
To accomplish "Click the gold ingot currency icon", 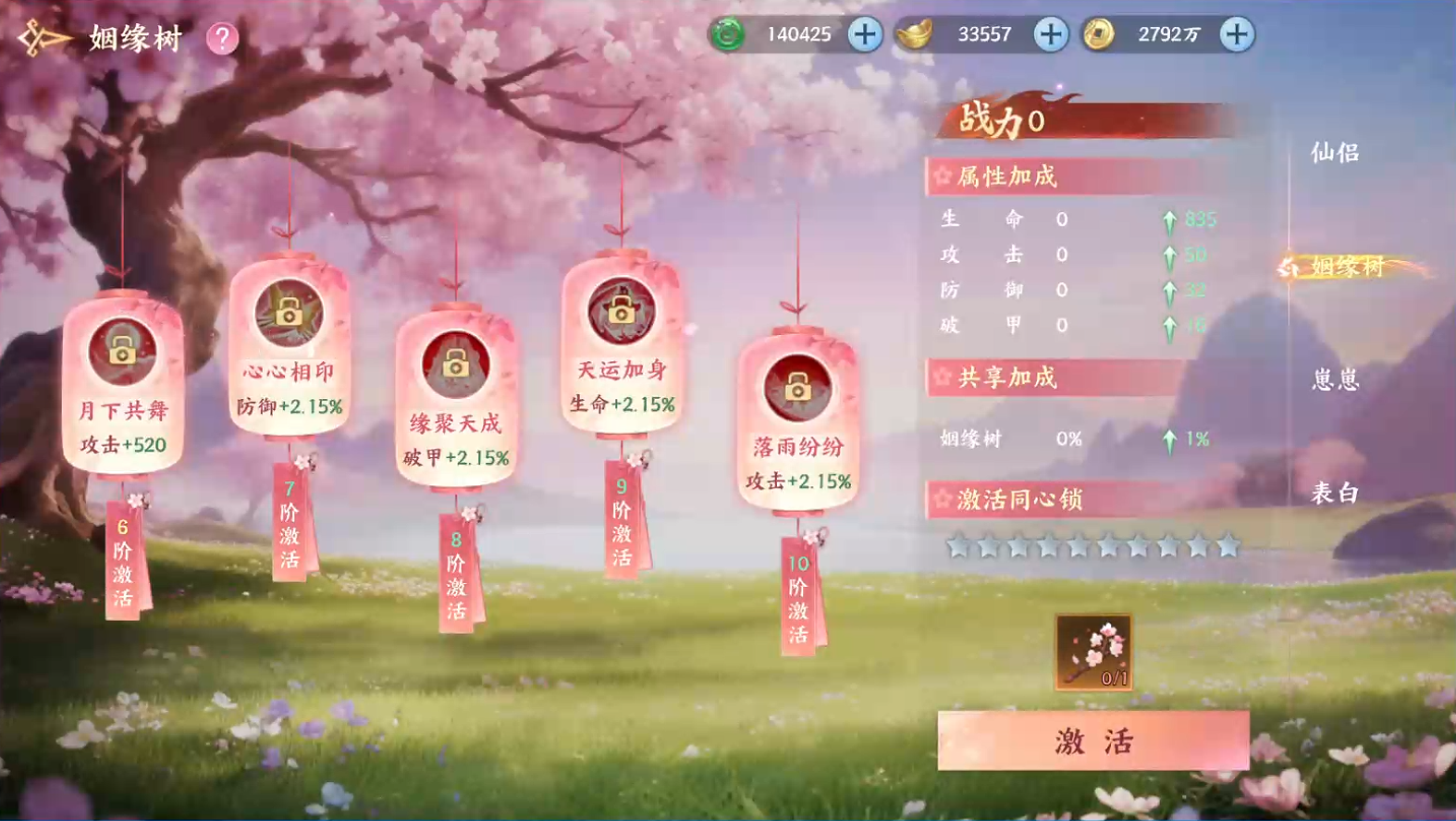I will 914,34.
